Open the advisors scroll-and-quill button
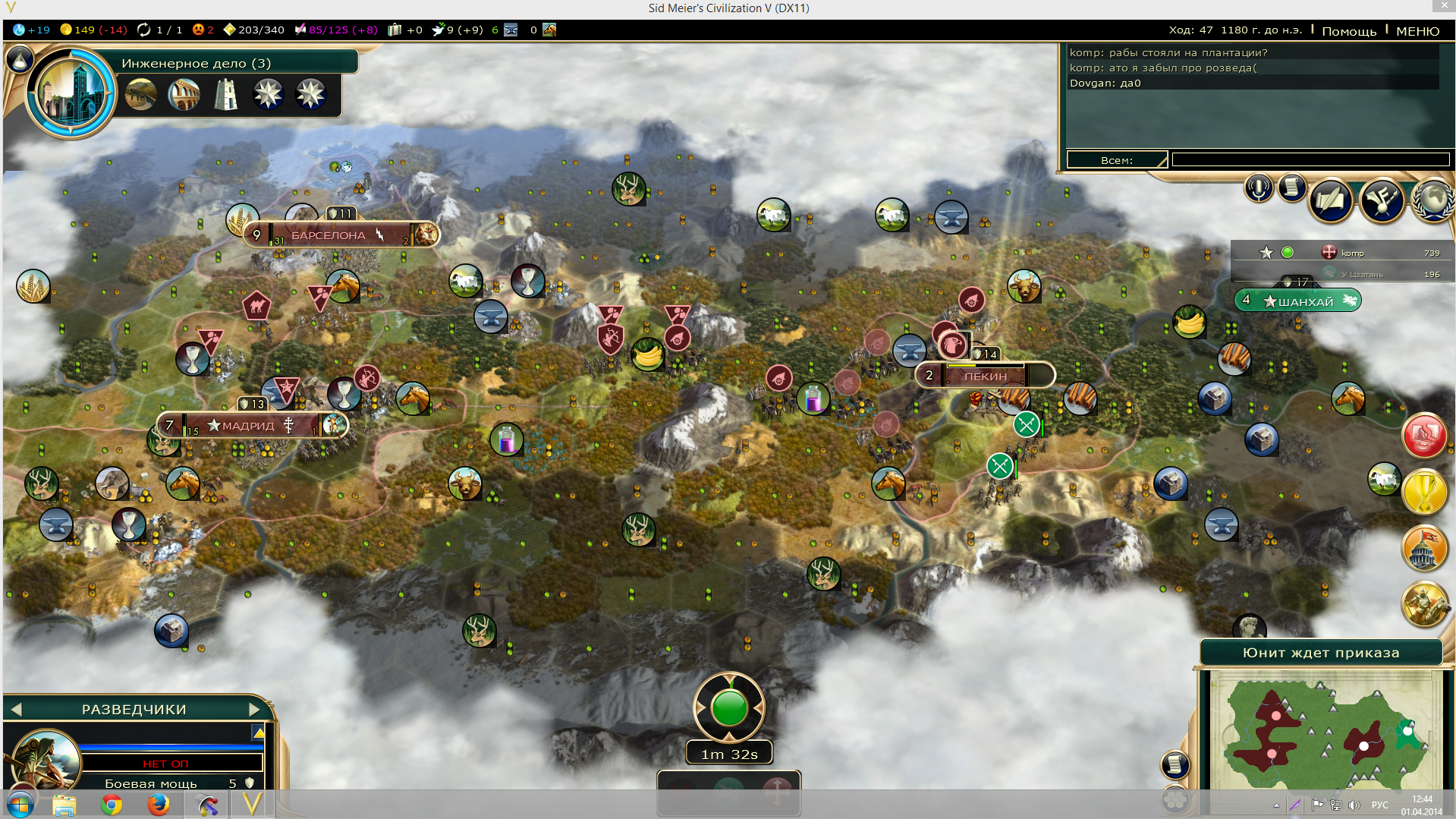The height and width of the screenshot is (819, 1456). click(x=1331, y=200)
